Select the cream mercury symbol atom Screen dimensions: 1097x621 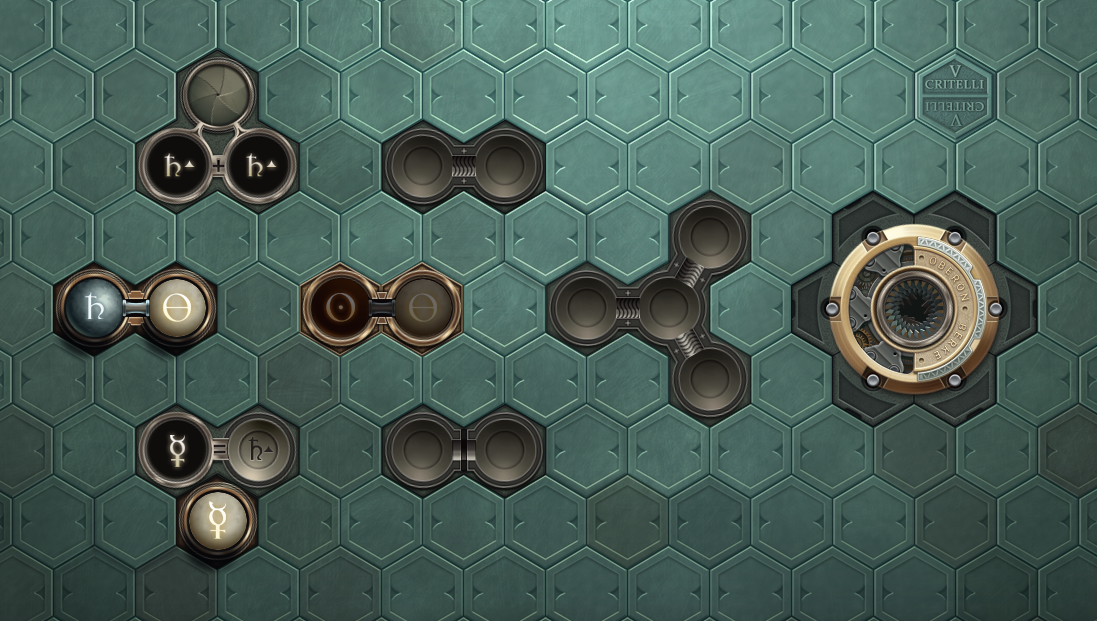[219, 520]
